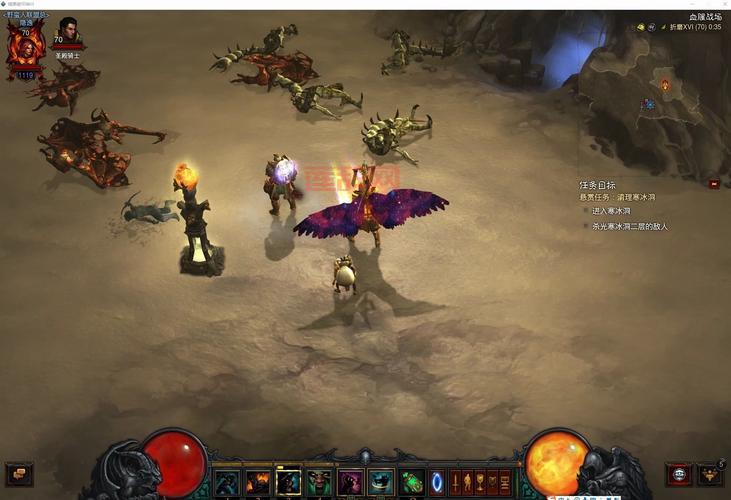This screenshot has width=731, height=500.
Task: Click the bounty quest objective text
Action: pyautogui.click(x=620, y=197)
